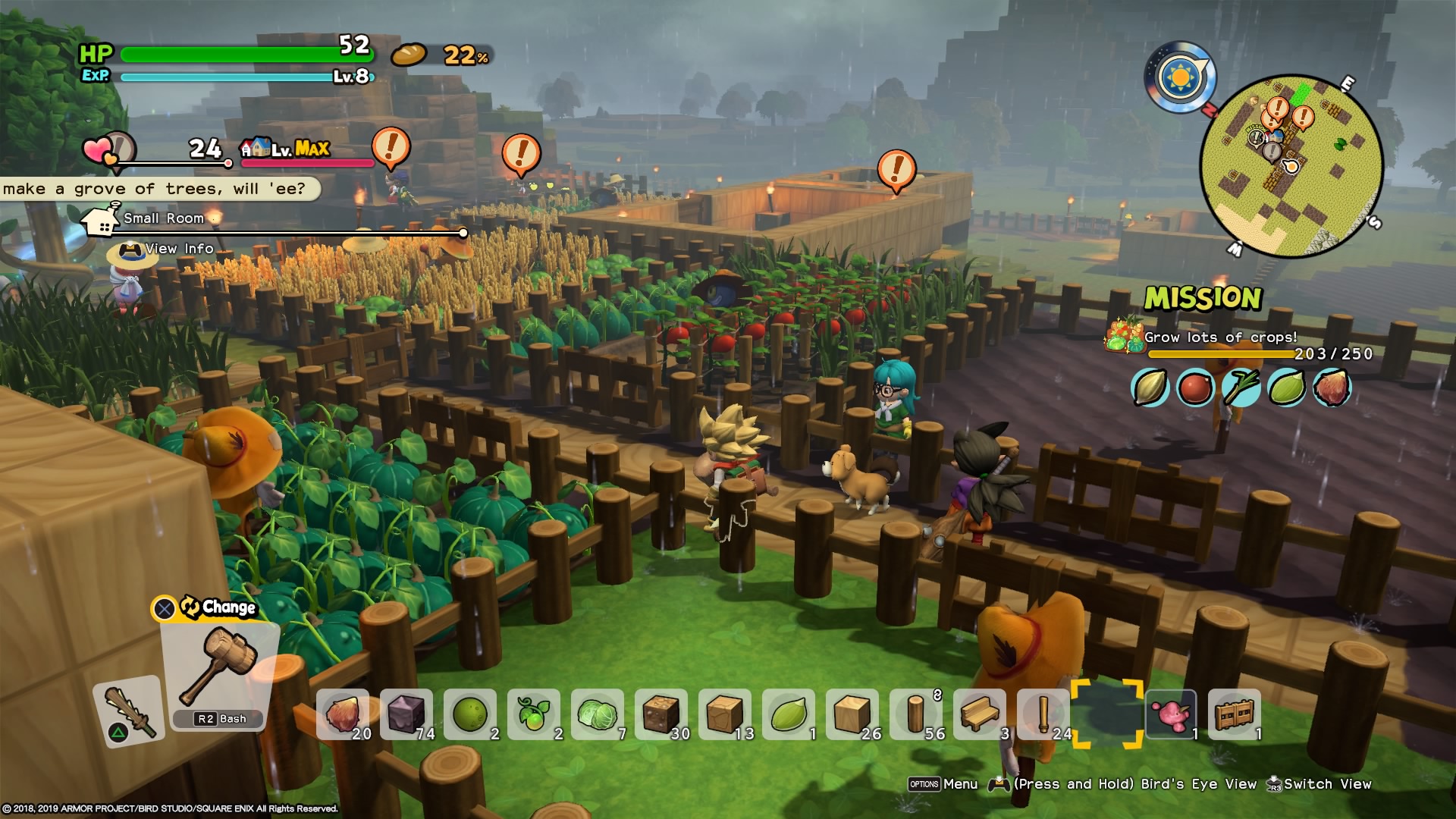Click the base level house icon
Image resolution: width=1456 pixels, height=819 pixels.
pyautogui.click(x=256, y=147)
